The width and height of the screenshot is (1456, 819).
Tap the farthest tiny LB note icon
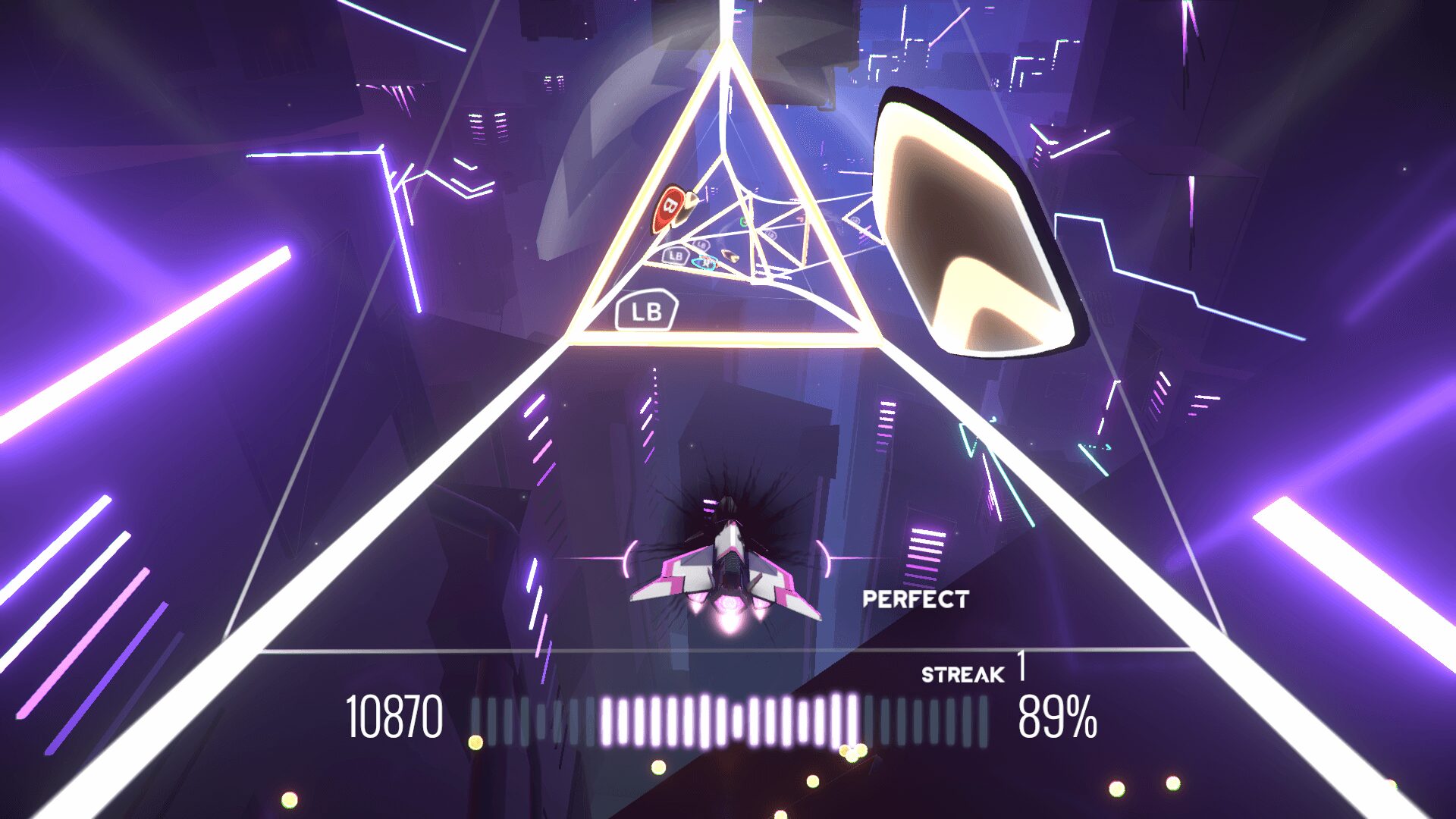coord(770,234)
